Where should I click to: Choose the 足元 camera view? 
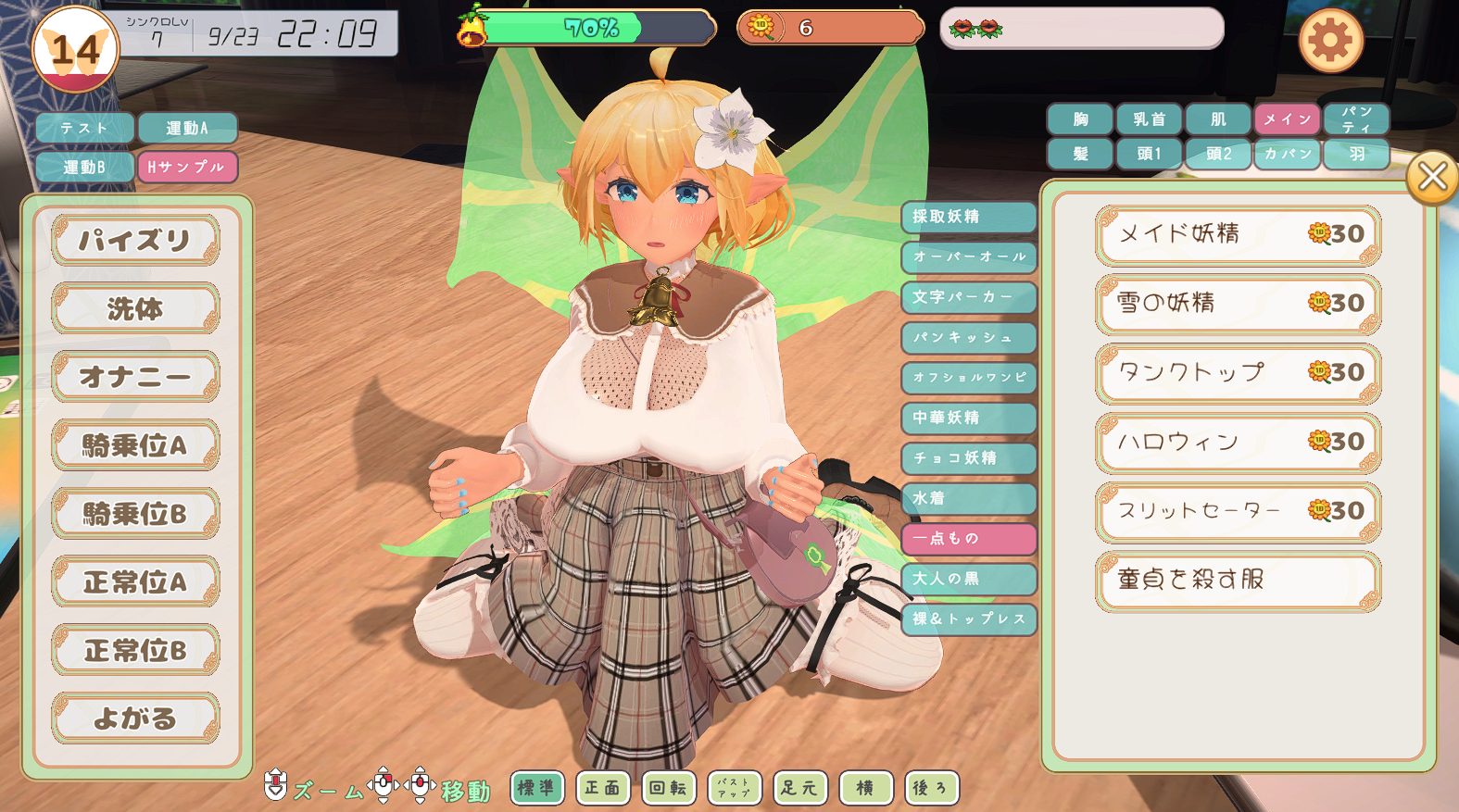click(799, 788)
